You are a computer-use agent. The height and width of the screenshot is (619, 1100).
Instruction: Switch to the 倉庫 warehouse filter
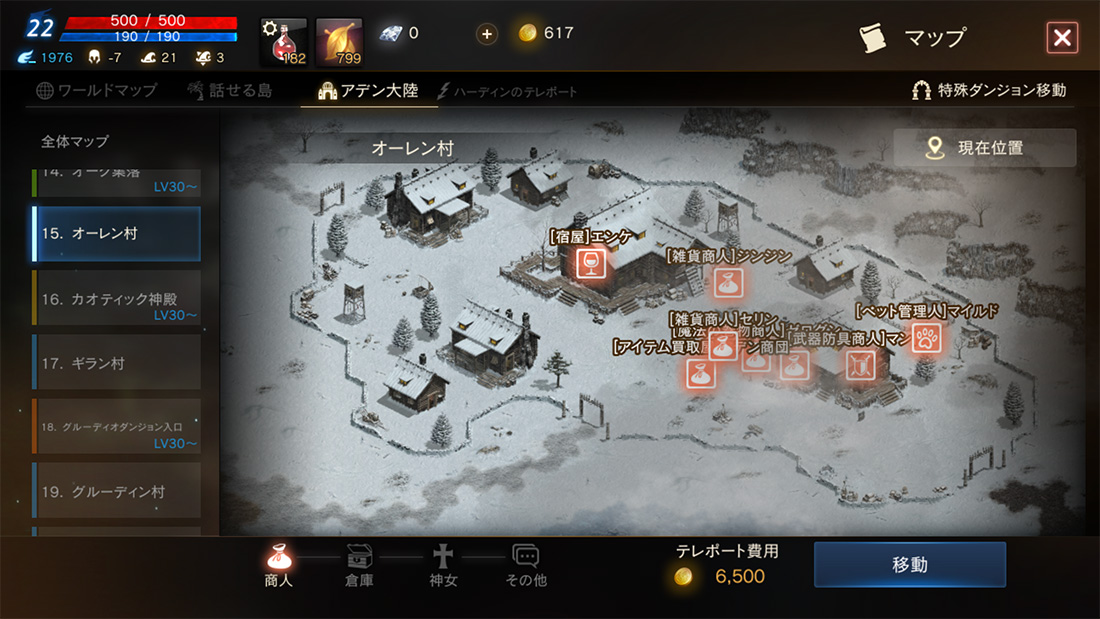359,565
